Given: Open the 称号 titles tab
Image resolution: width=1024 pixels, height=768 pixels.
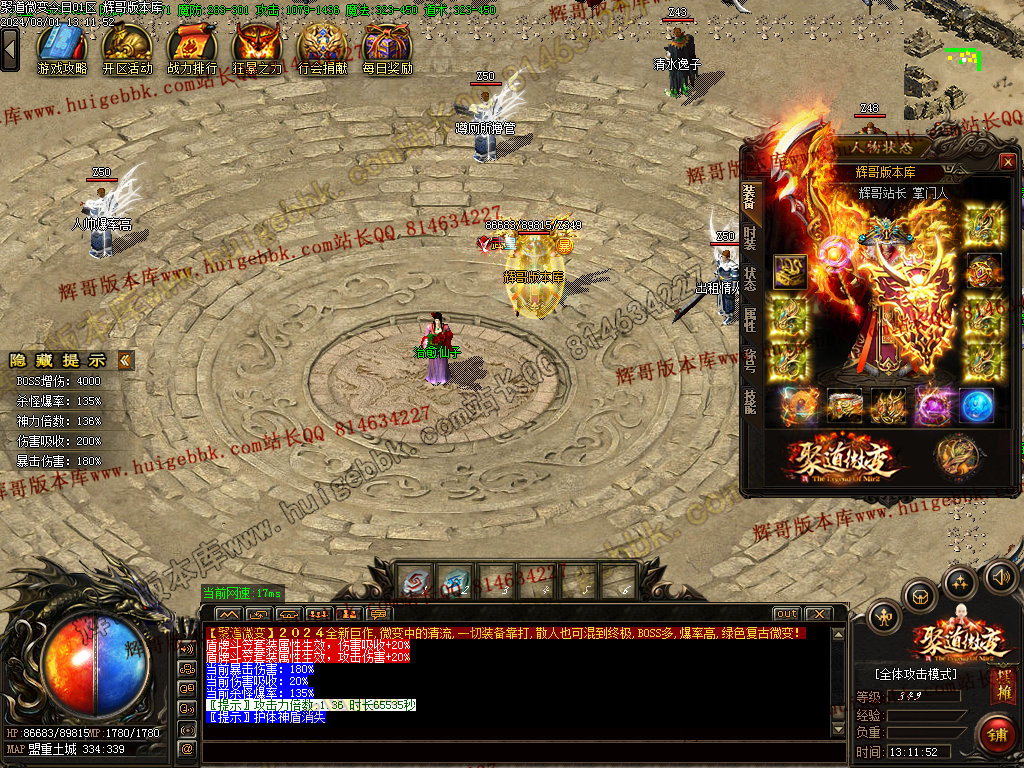Looking at the screenshot, I should (x=750, y=360).
